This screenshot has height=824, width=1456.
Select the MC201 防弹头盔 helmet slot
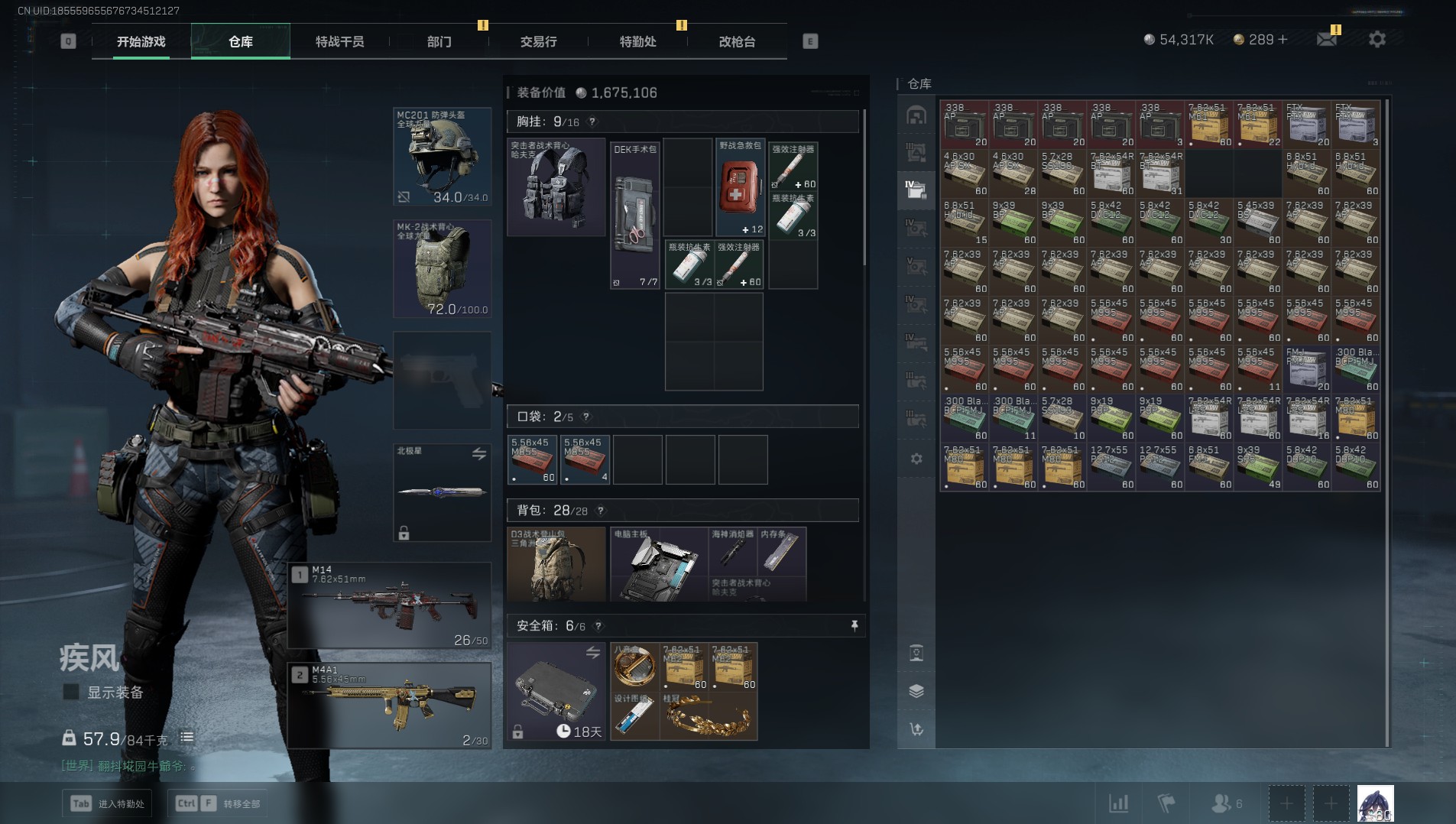(x=442, y=157)
